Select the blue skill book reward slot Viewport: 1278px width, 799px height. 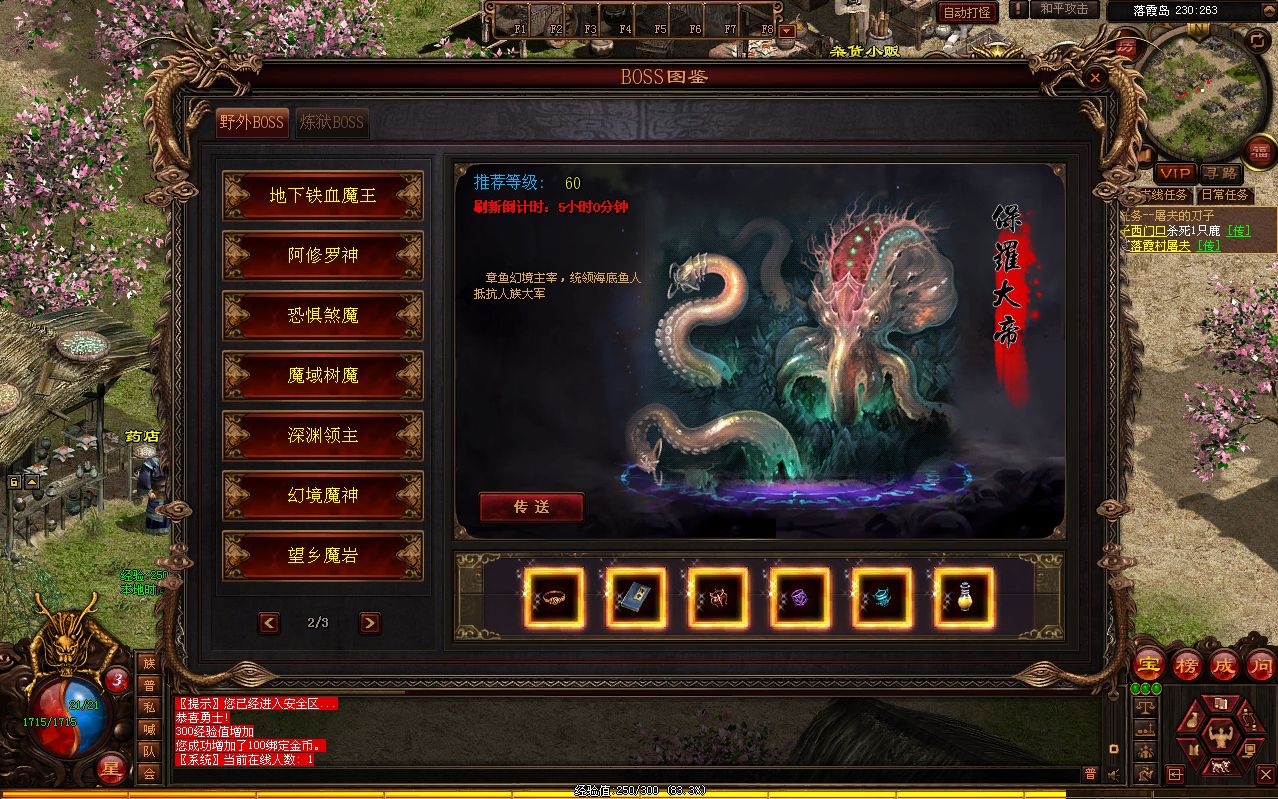point(635,598)
